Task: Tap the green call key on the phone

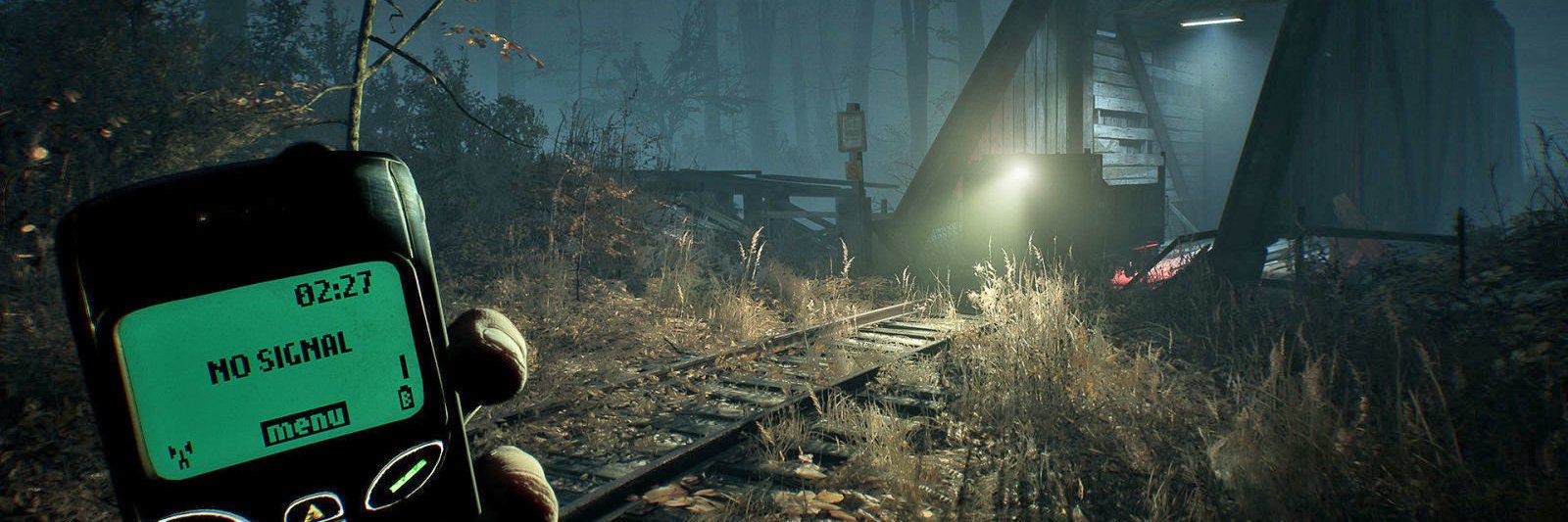Action: [406, 475]
